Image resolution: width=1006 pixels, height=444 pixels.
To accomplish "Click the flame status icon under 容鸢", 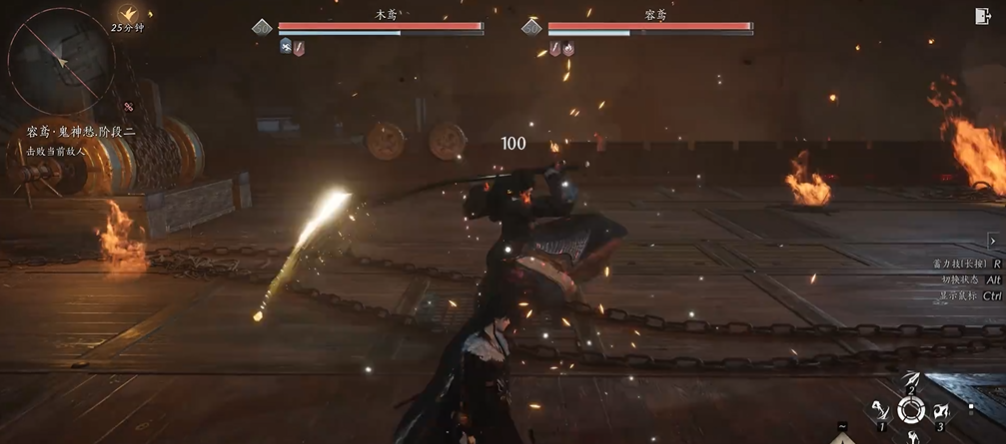I will (568, 48).
